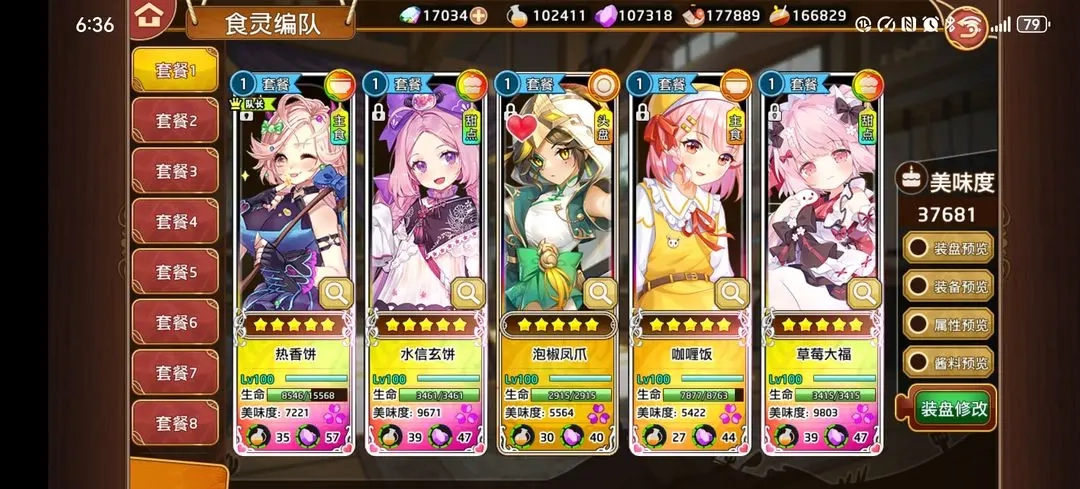Inspect 草莓大福 with its magnifier icon
The image size is (1080, 489).
[864, 293]
